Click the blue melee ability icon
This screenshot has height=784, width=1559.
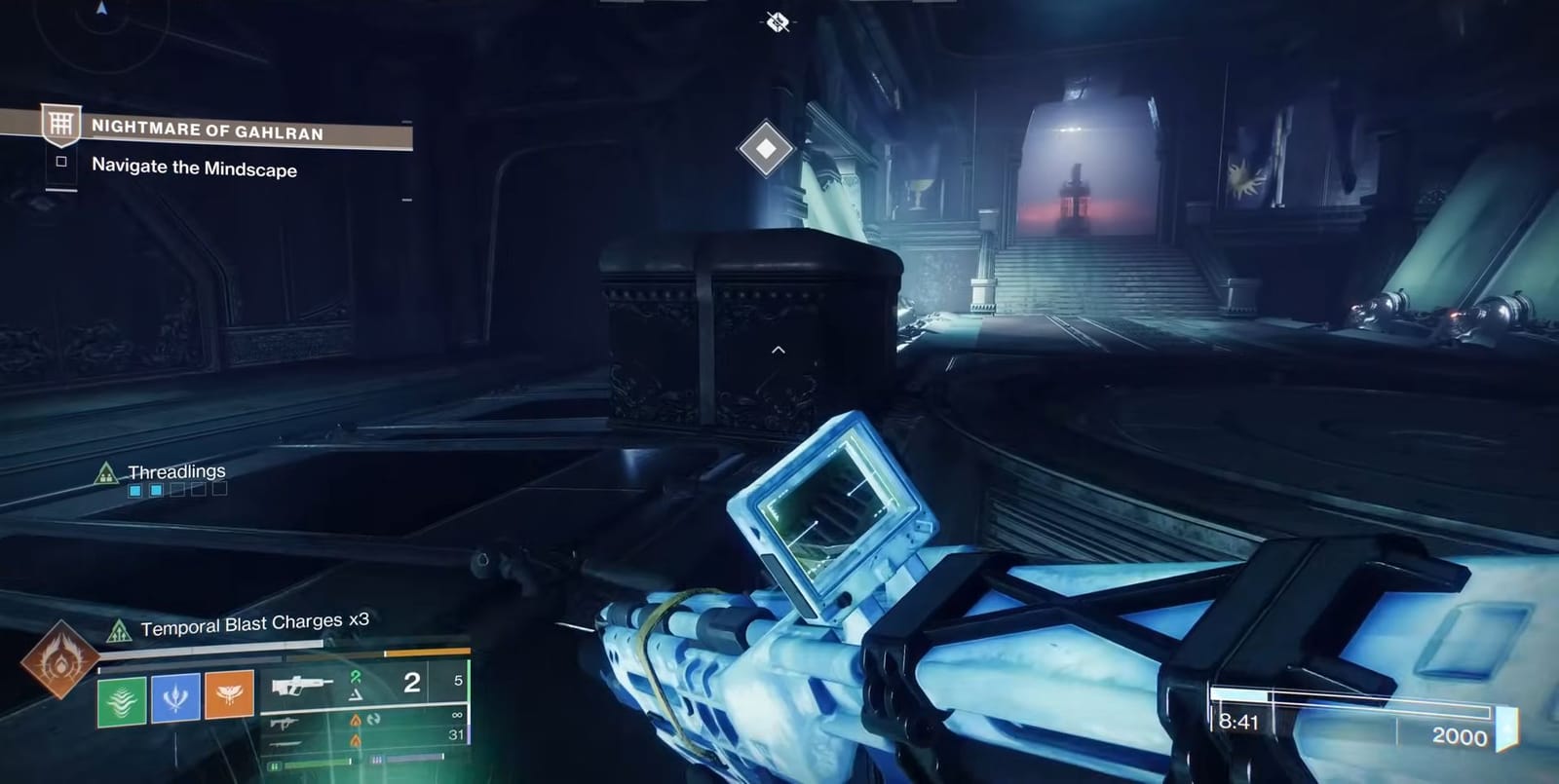[x=176, y=697]
